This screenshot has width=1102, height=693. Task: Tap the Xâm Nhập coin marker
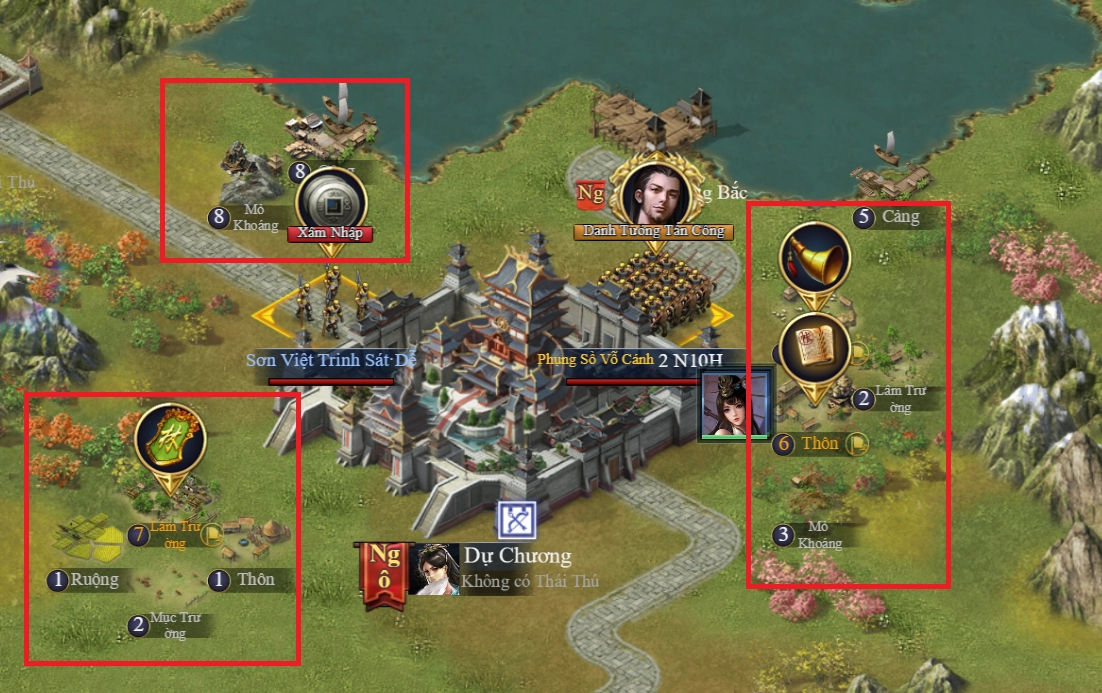point(331,204)
